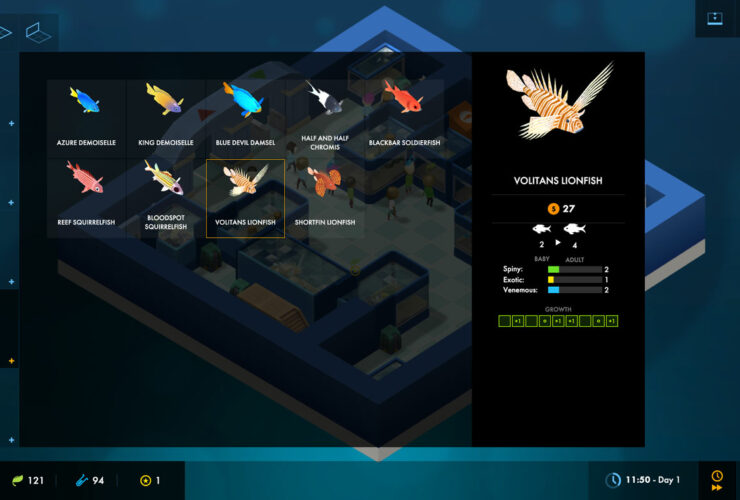Choose the Shortfin Lionfish tile

click(x=324, y=198)
